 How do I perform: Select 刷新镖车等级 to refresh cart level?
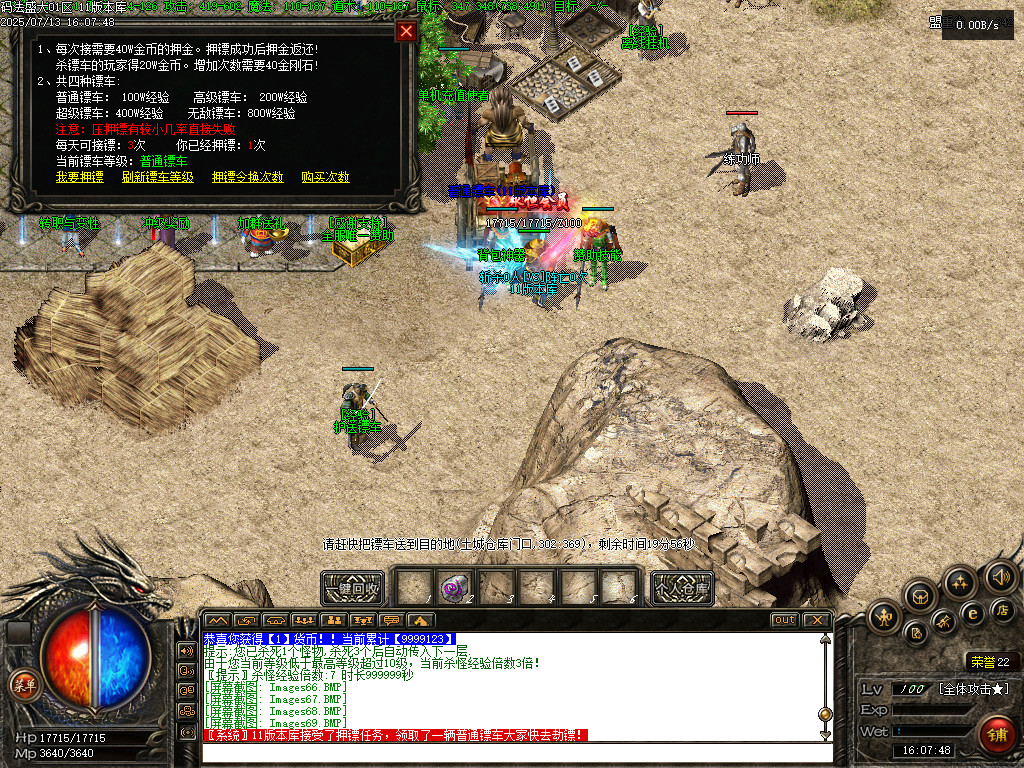(x=158, y=177)
